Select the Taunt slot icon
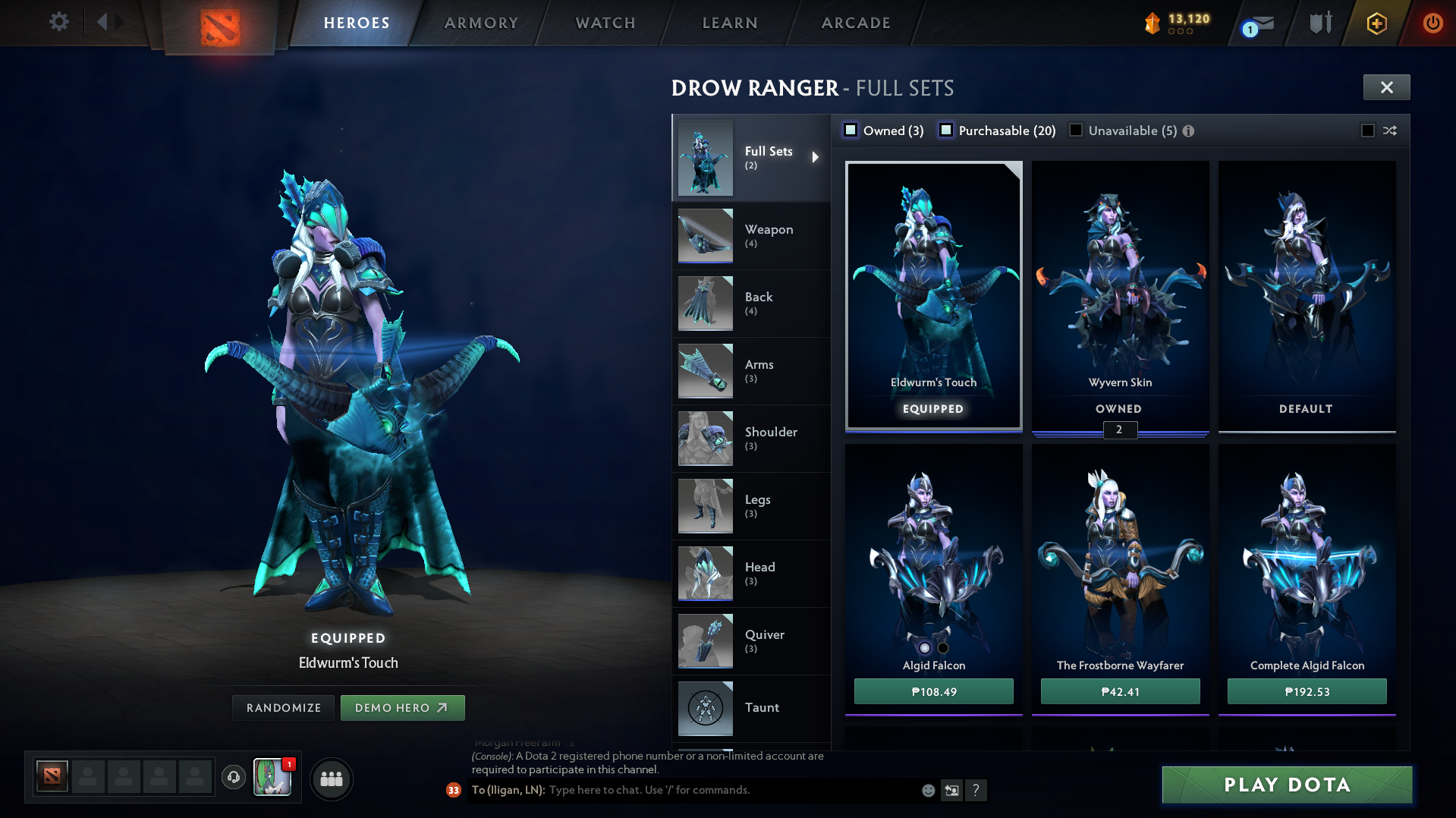This screenshot has height=818, width=1456. (x=705, y=708)
